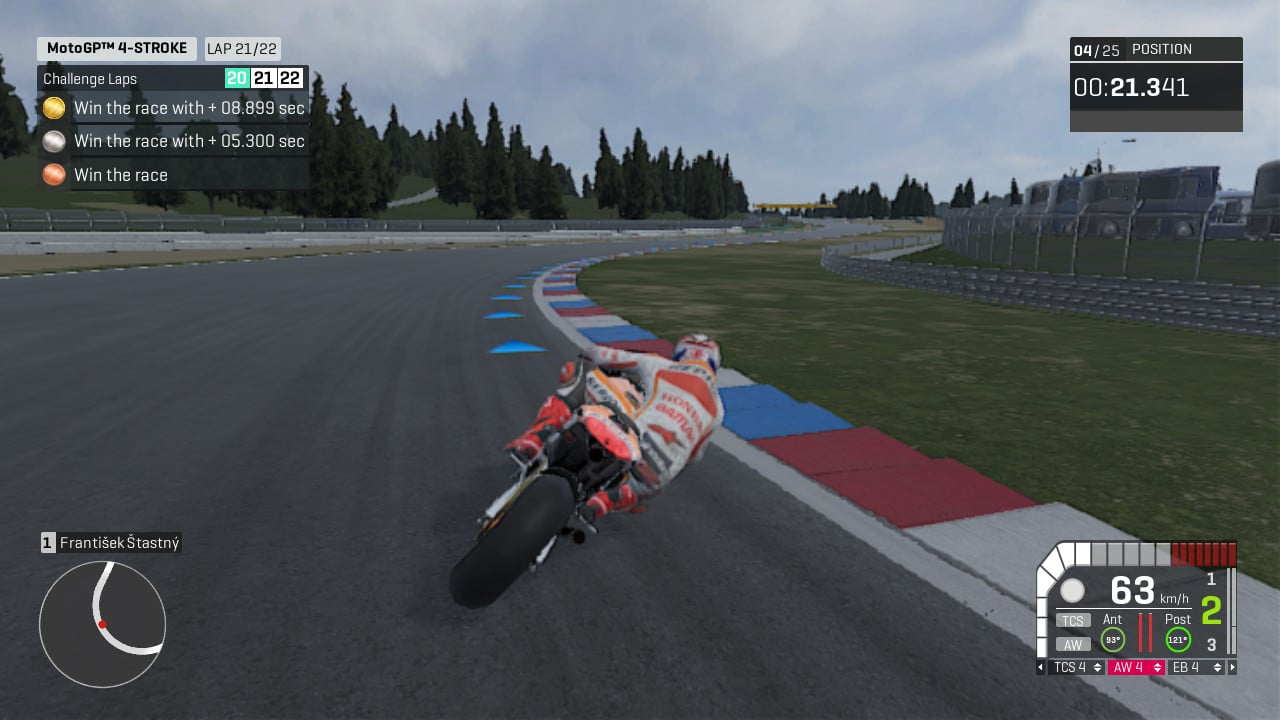
Task: Click the right arrow on the settings bar
Action: pyautogui.click(x=1231, y=667)
